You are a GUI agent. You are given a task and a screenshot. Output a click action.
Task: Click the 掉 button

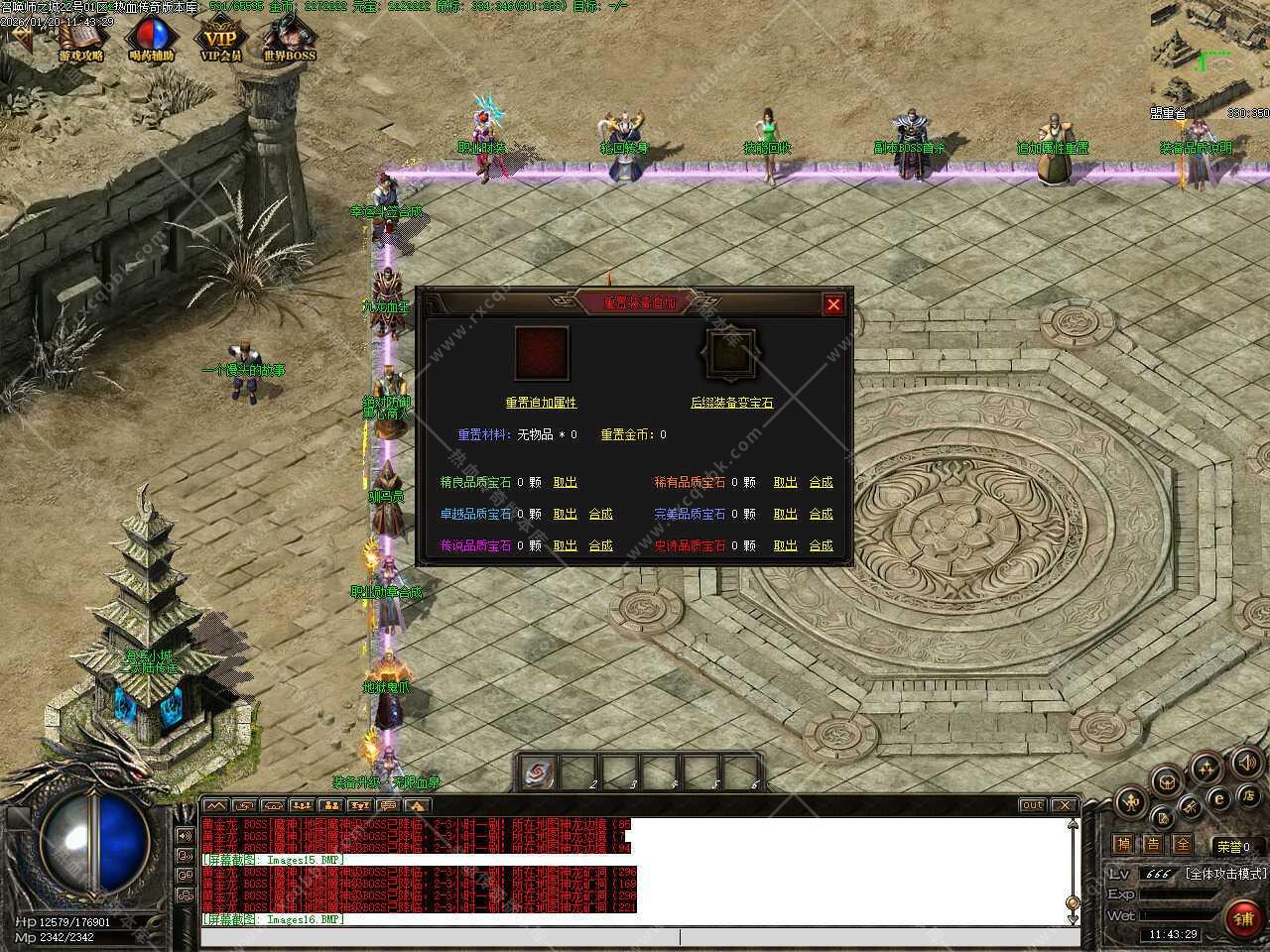1122,845
